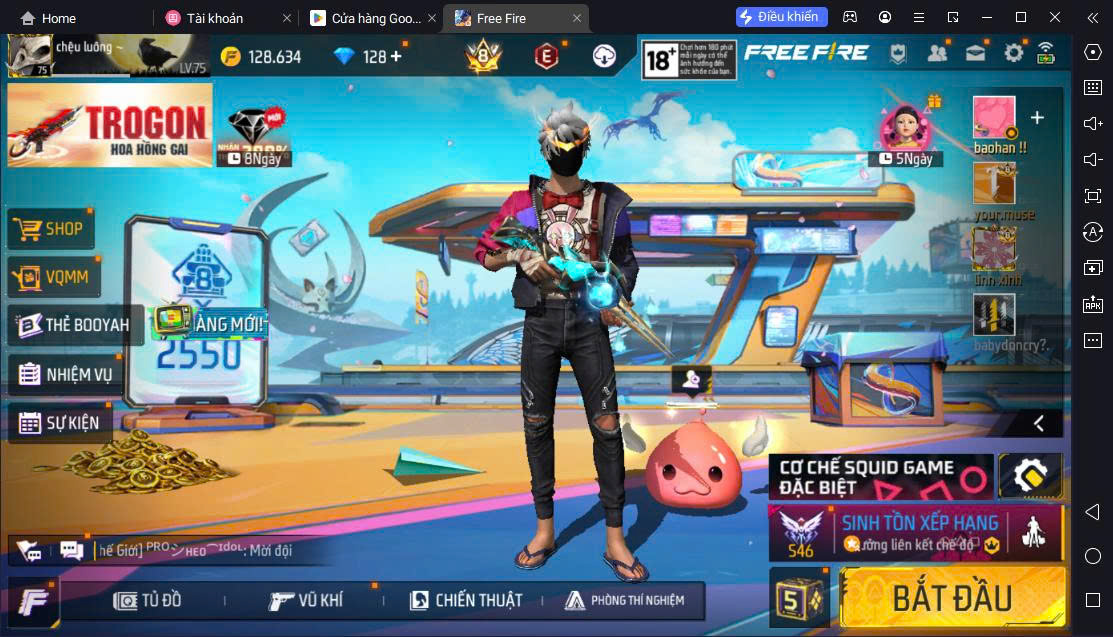Viewport: 1113px width, 637px height.
Task: Open THẺ BOOYAH pass
Action: [73, 325]
